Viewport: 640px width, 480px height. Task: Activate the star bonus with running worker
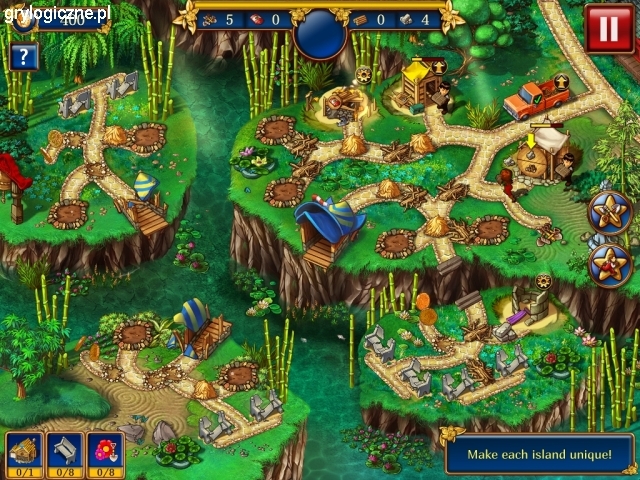coord(607,263)
